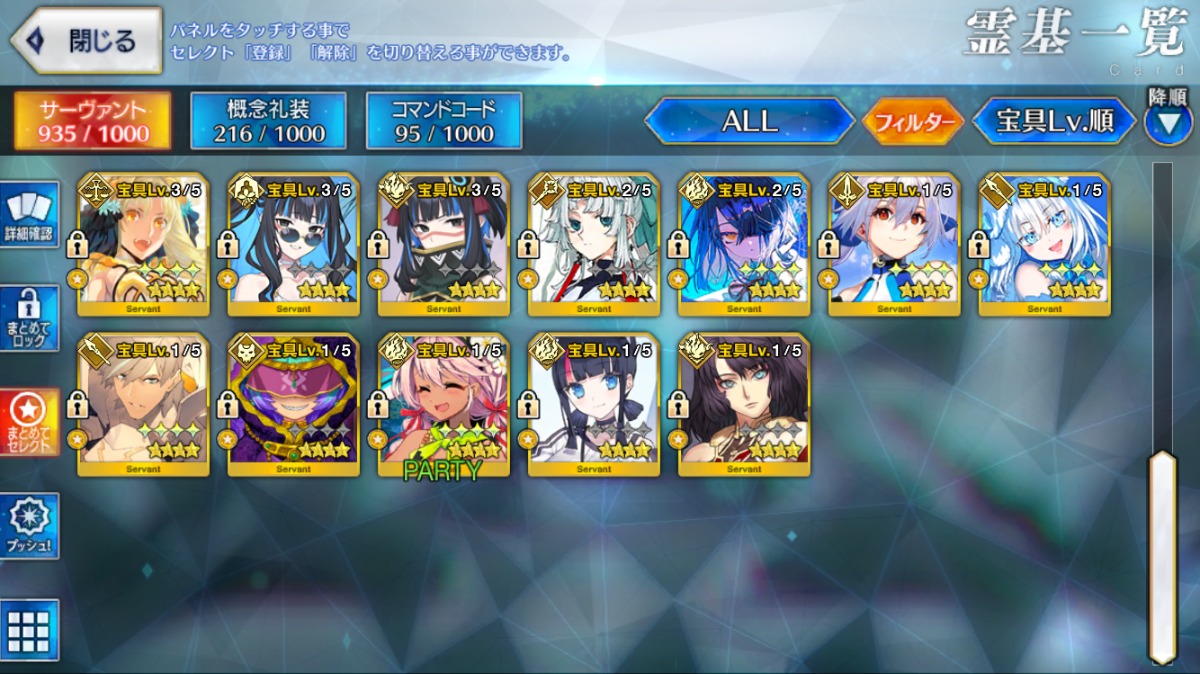Change the 宝具Lv.順 sort order
The image size is (1200, 674).
pos(1055,122)
